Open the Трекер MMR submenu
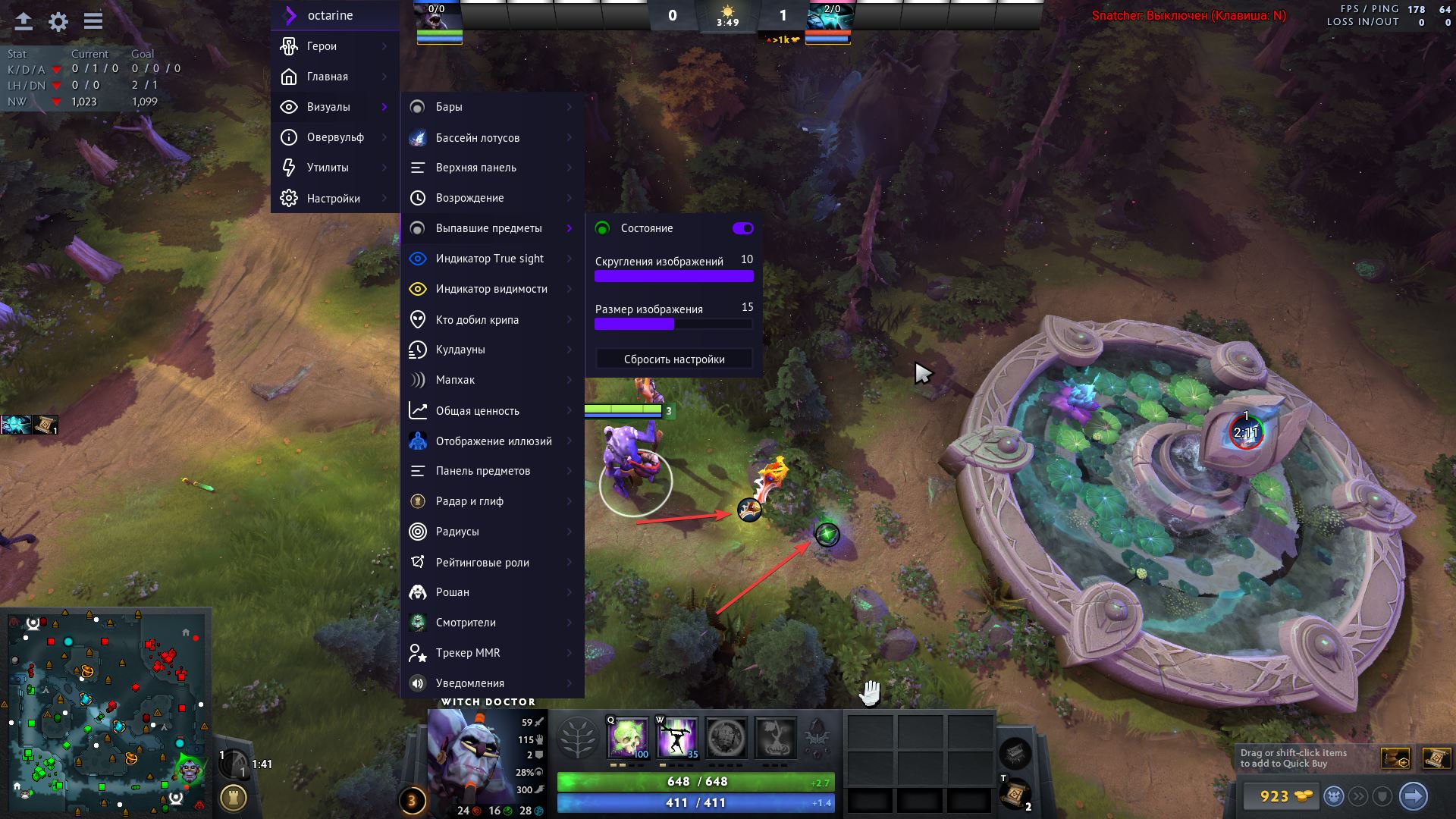This screenshot has height=819, width=1456. 491,653
